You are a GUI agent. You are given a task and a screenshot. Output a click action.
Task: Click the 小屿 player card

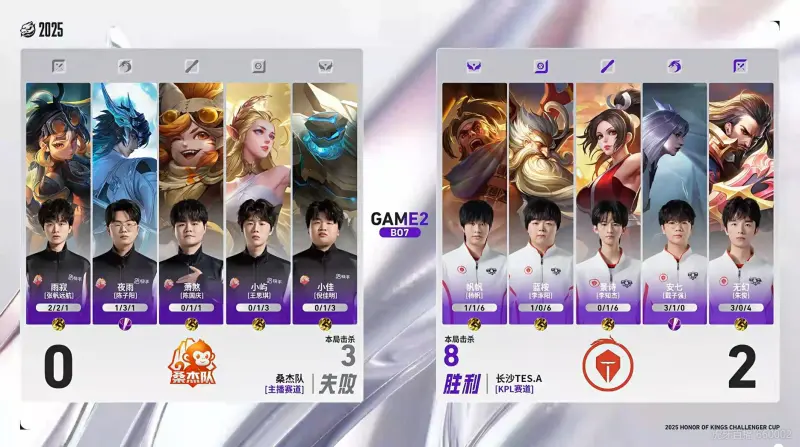pos(258,200)
